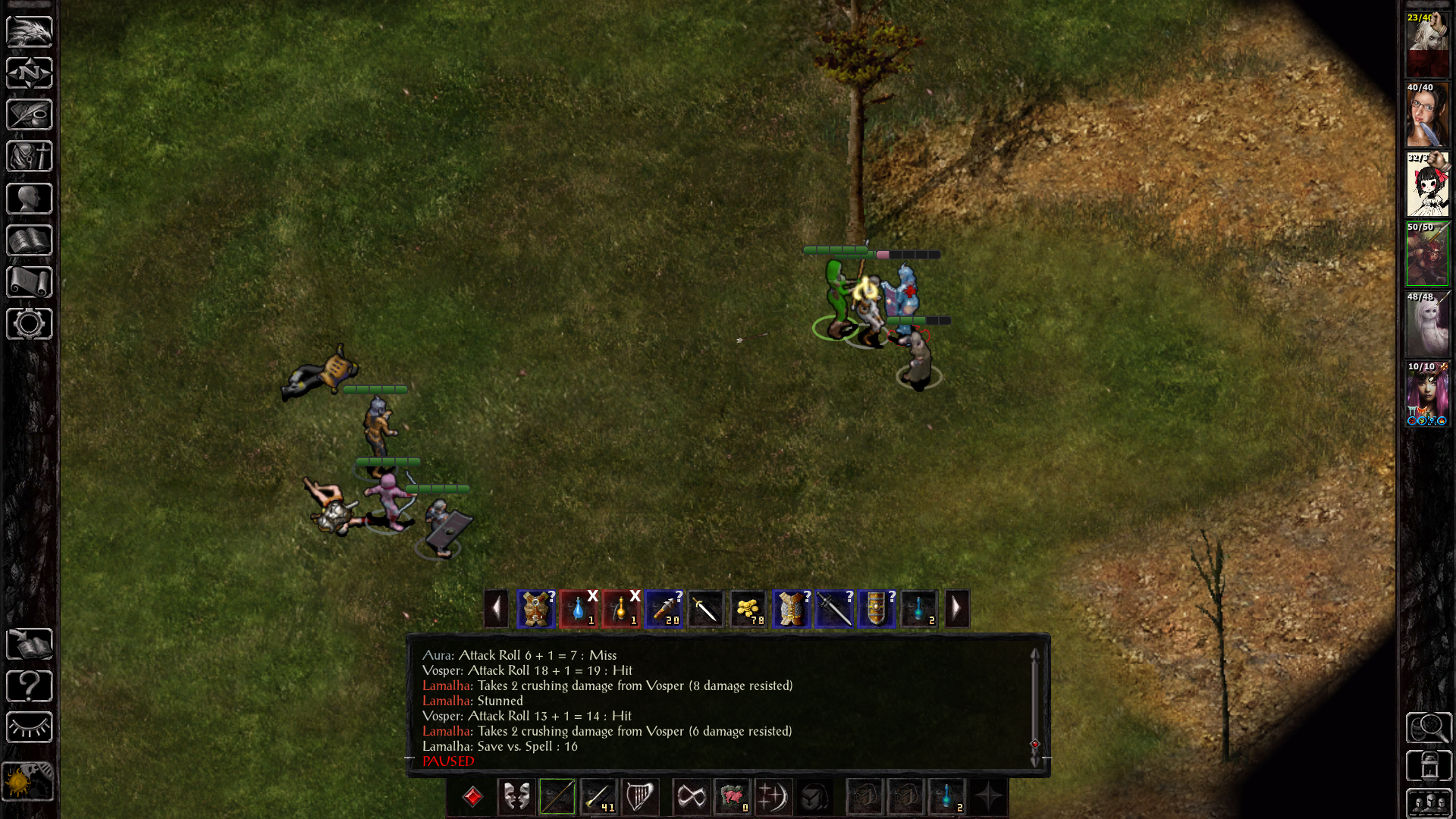Image resolution: width=1456 pixels, height=819 pixels.
Task: Click the sun and moon clock
Action: click(x=28, y=781)
